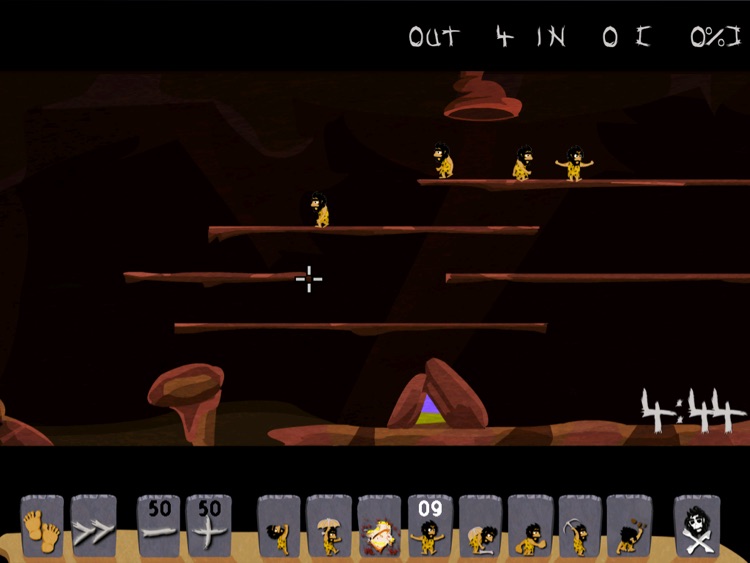Select the exploding bomber skill
This screenshot has height=563, width=750.
coord(379,525)
